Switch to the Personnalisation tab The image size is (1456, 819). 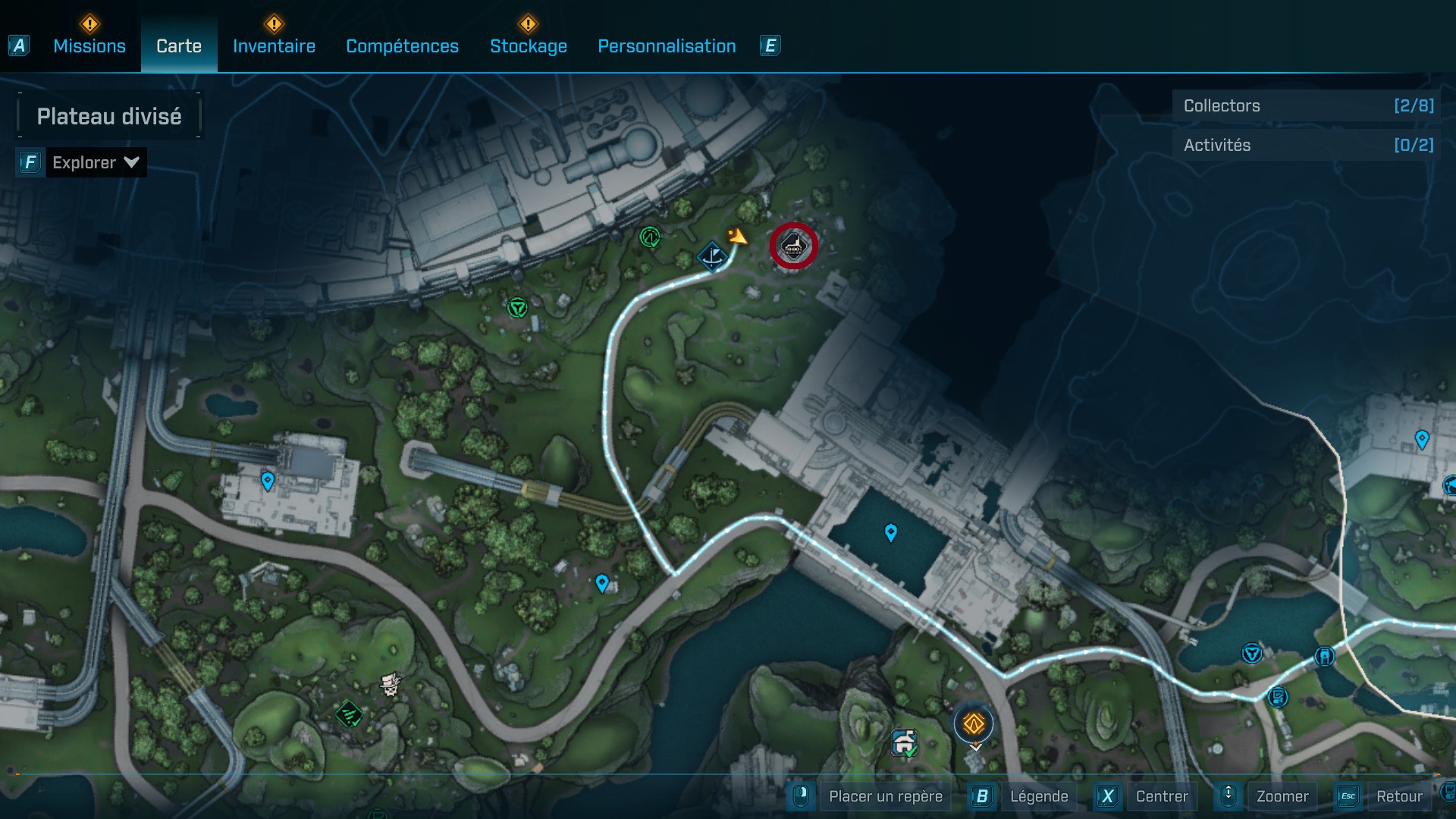click(x=667, y=45)
